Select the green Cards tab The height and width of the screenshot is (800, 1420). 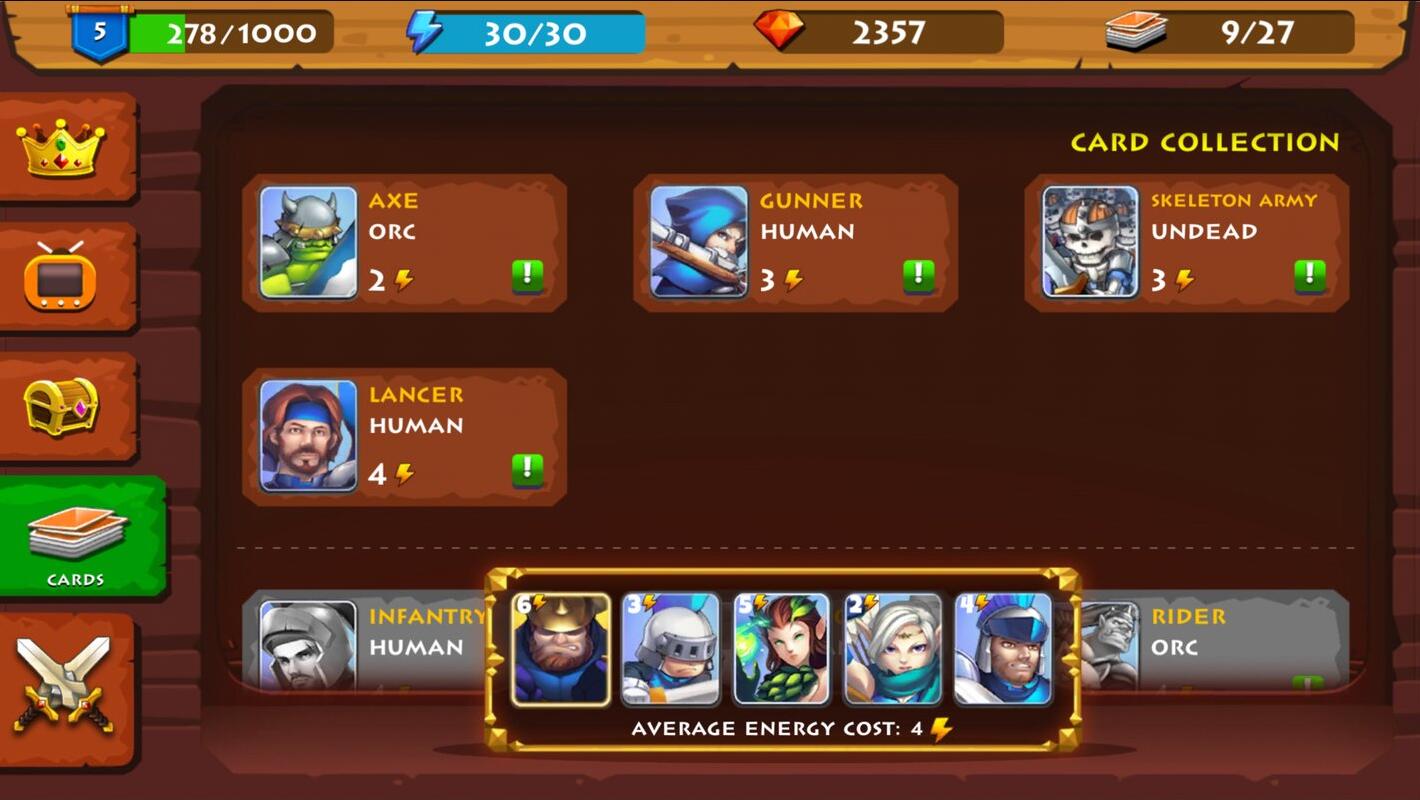pos(76,538)
